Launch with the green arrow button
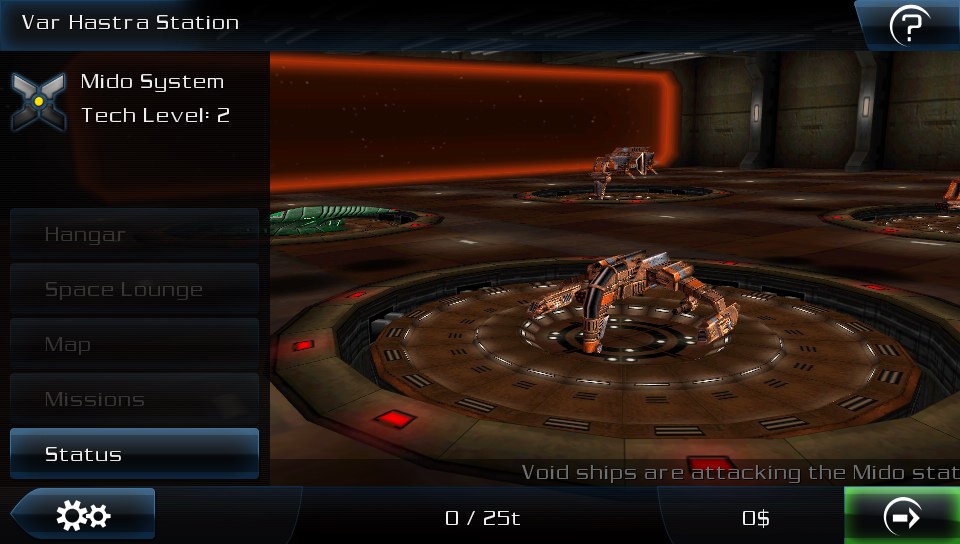This screenshot has width=960, height=544. [902, 517]
